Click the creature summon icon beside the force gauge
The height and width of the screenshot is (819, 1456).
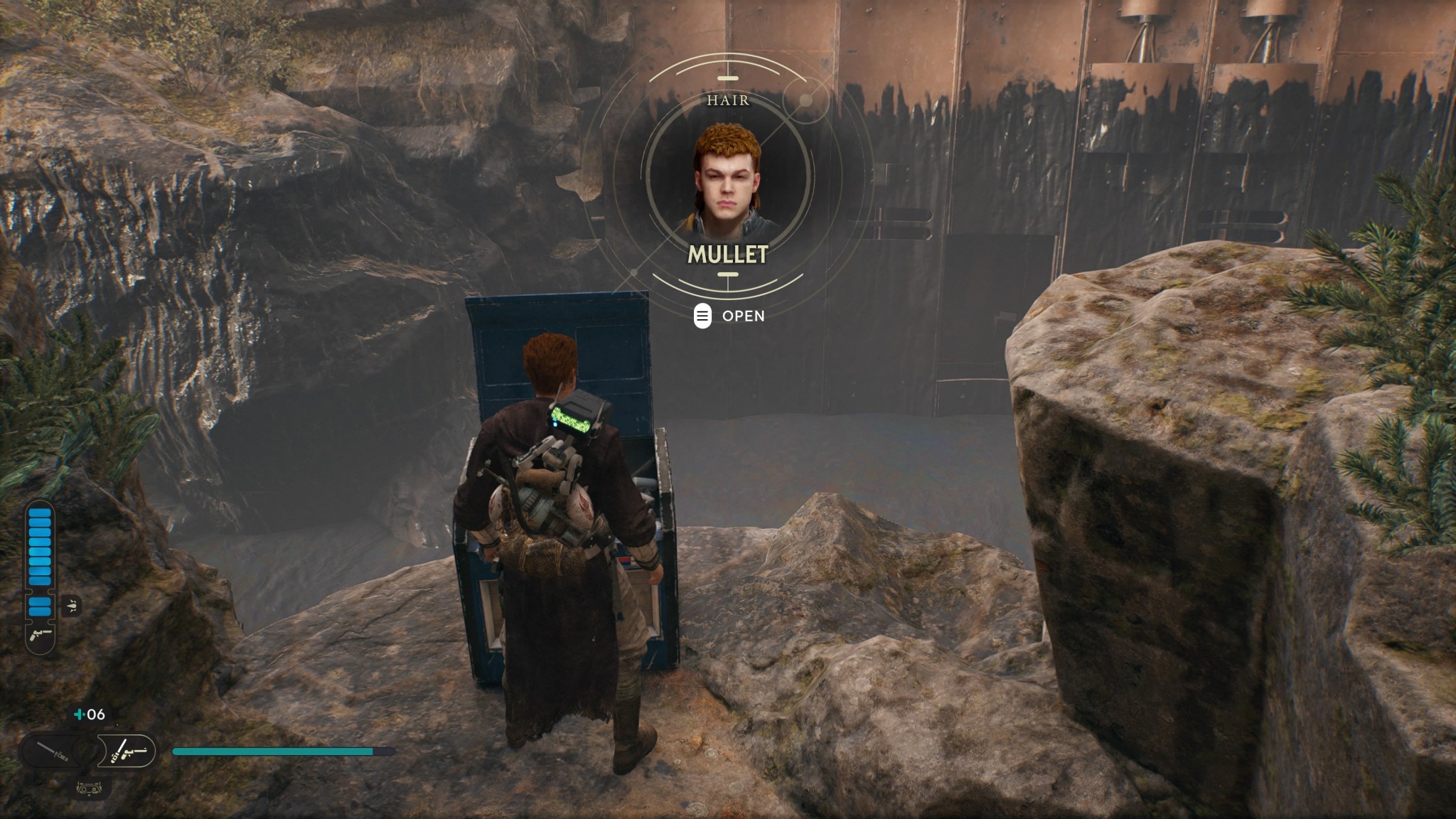pos(71,605)
